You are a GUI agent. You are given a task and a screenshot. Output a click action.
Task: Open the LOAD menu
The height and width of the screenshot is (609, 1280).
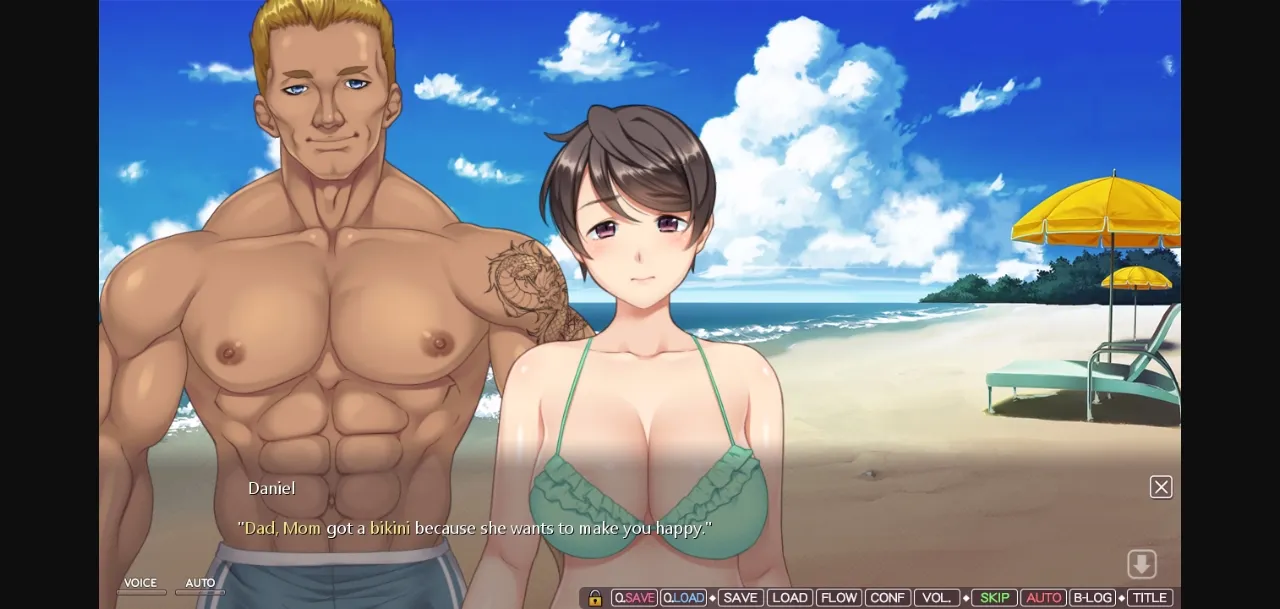[789, 598]
